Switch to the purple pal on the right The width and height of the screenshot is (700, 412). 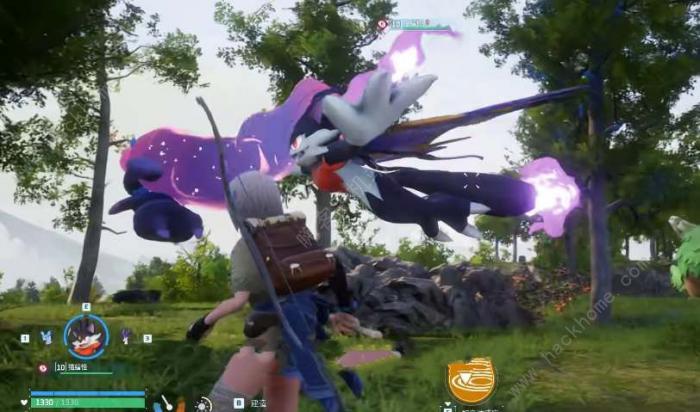[x=126, y=337]
